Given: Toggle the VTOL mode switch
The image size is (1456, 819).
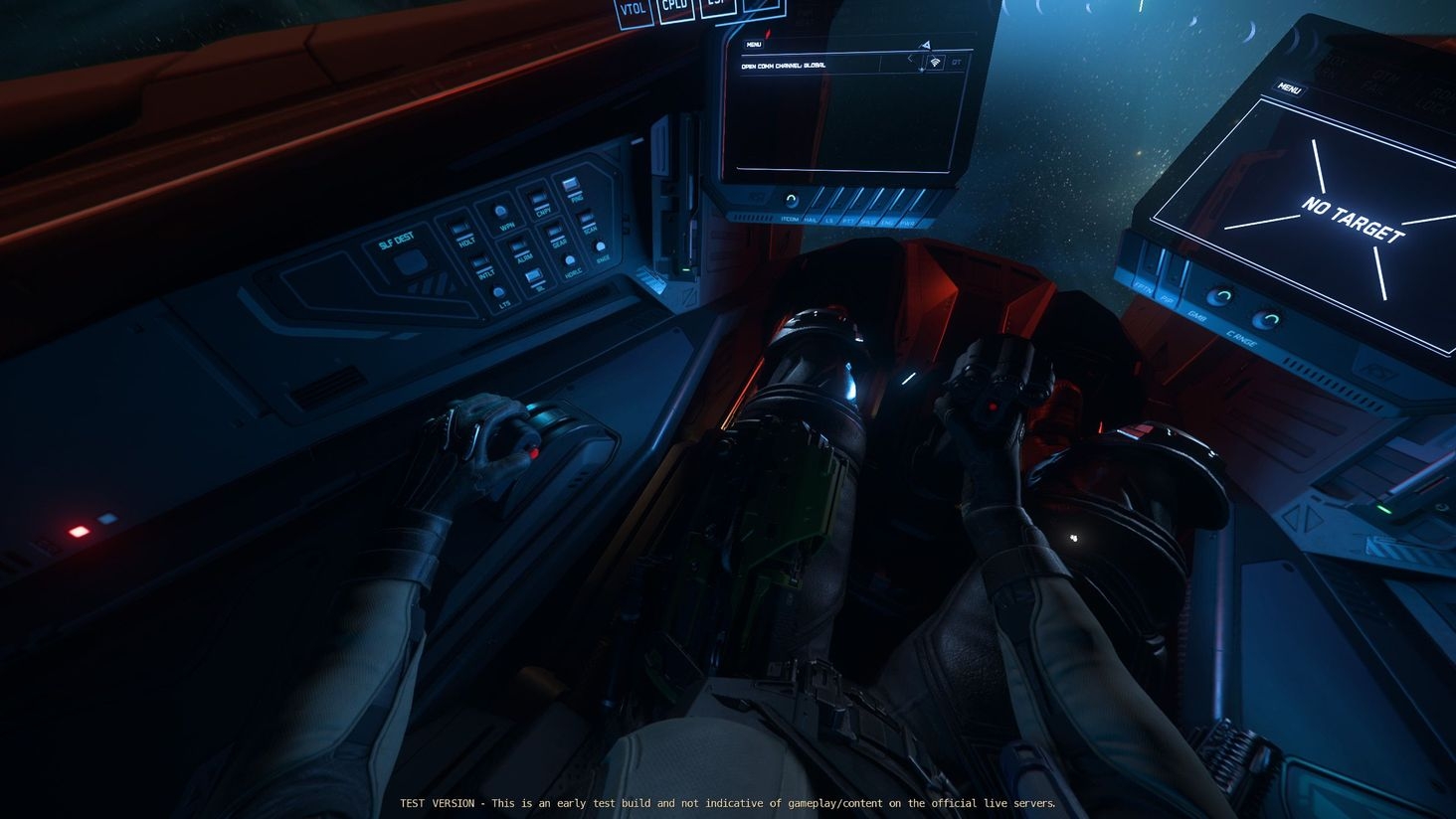Looking at the screenshot, I should pyautogui.click(x=634, y=15).
